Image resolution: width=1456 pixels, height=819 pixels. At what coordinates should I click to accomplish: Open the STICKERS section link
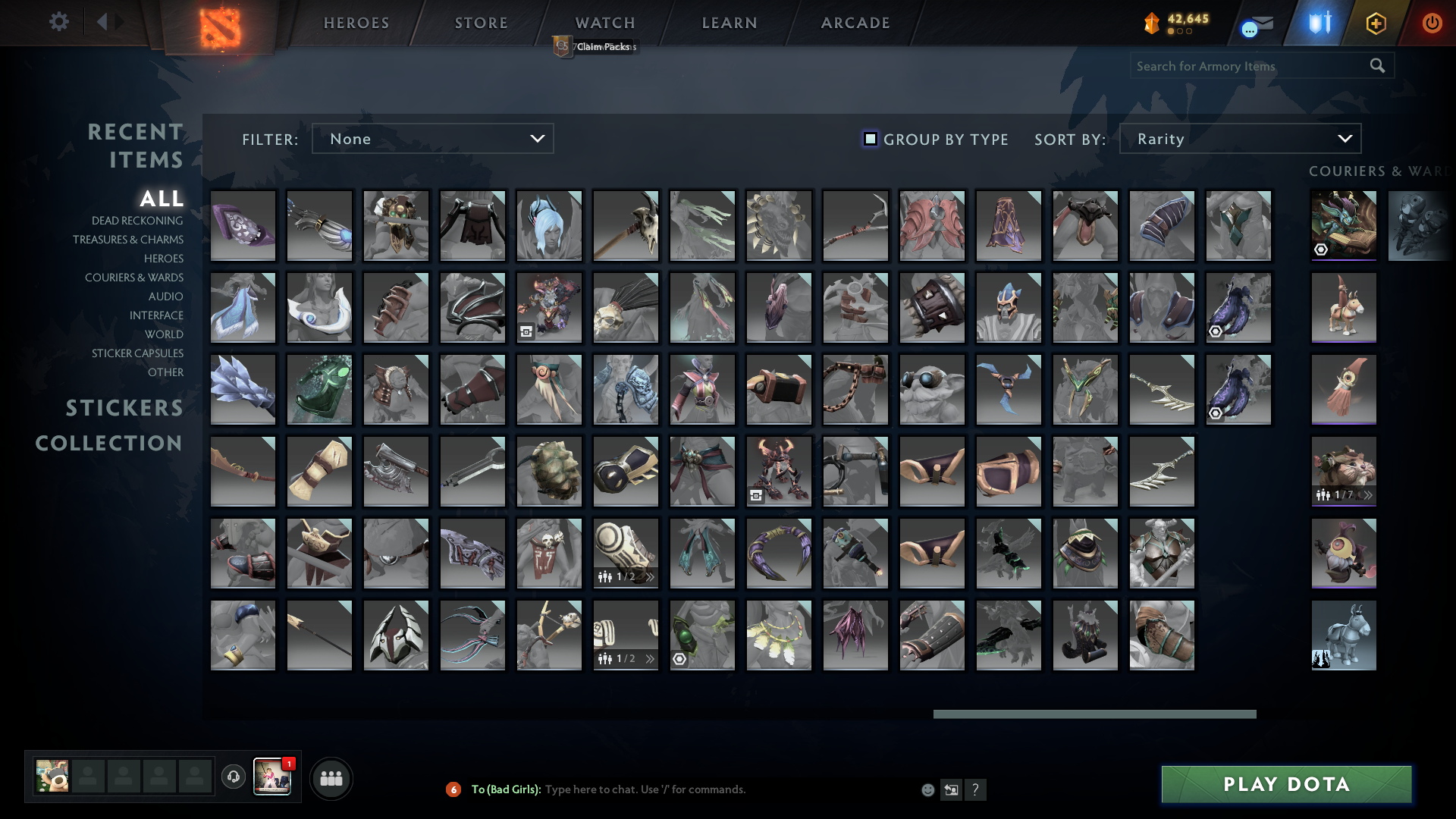pyautogui.click(x=124, y=408)
